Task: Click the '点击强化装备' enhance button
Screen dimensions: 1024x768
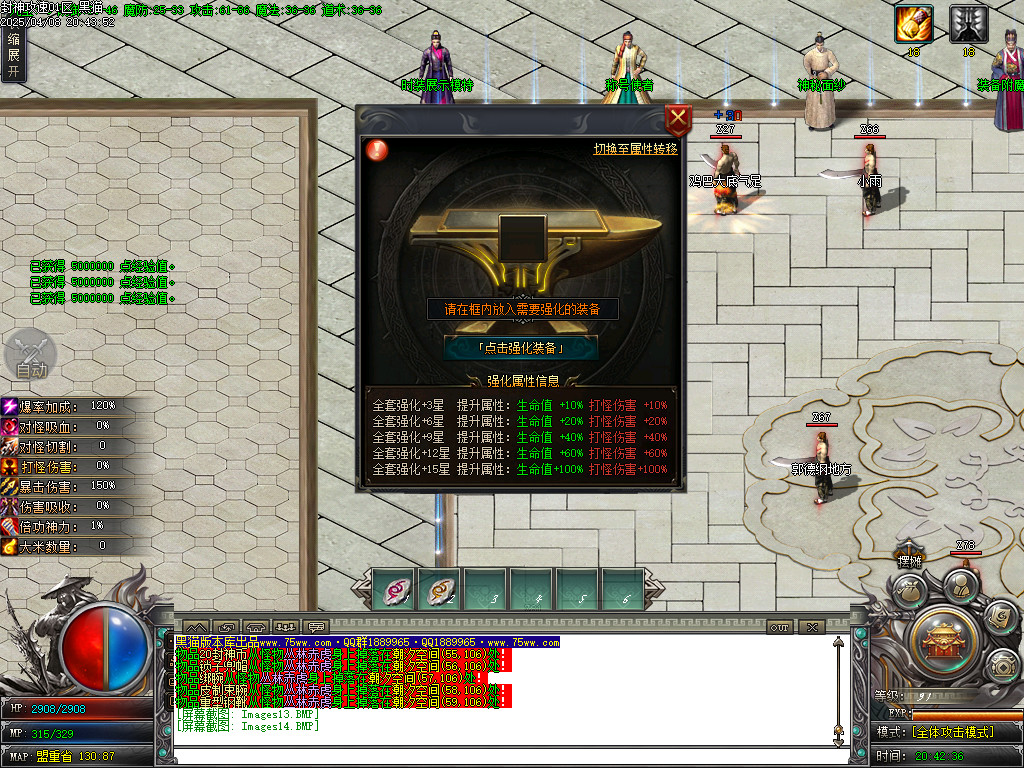Action: pos(521,348)
